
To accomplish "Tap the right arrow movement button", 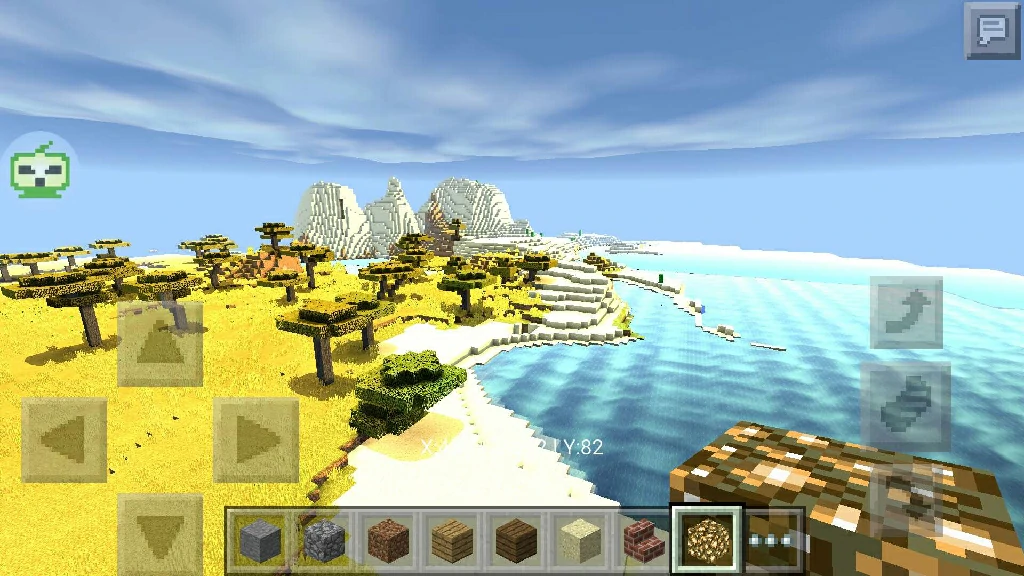I will click(x=256, y=440).
